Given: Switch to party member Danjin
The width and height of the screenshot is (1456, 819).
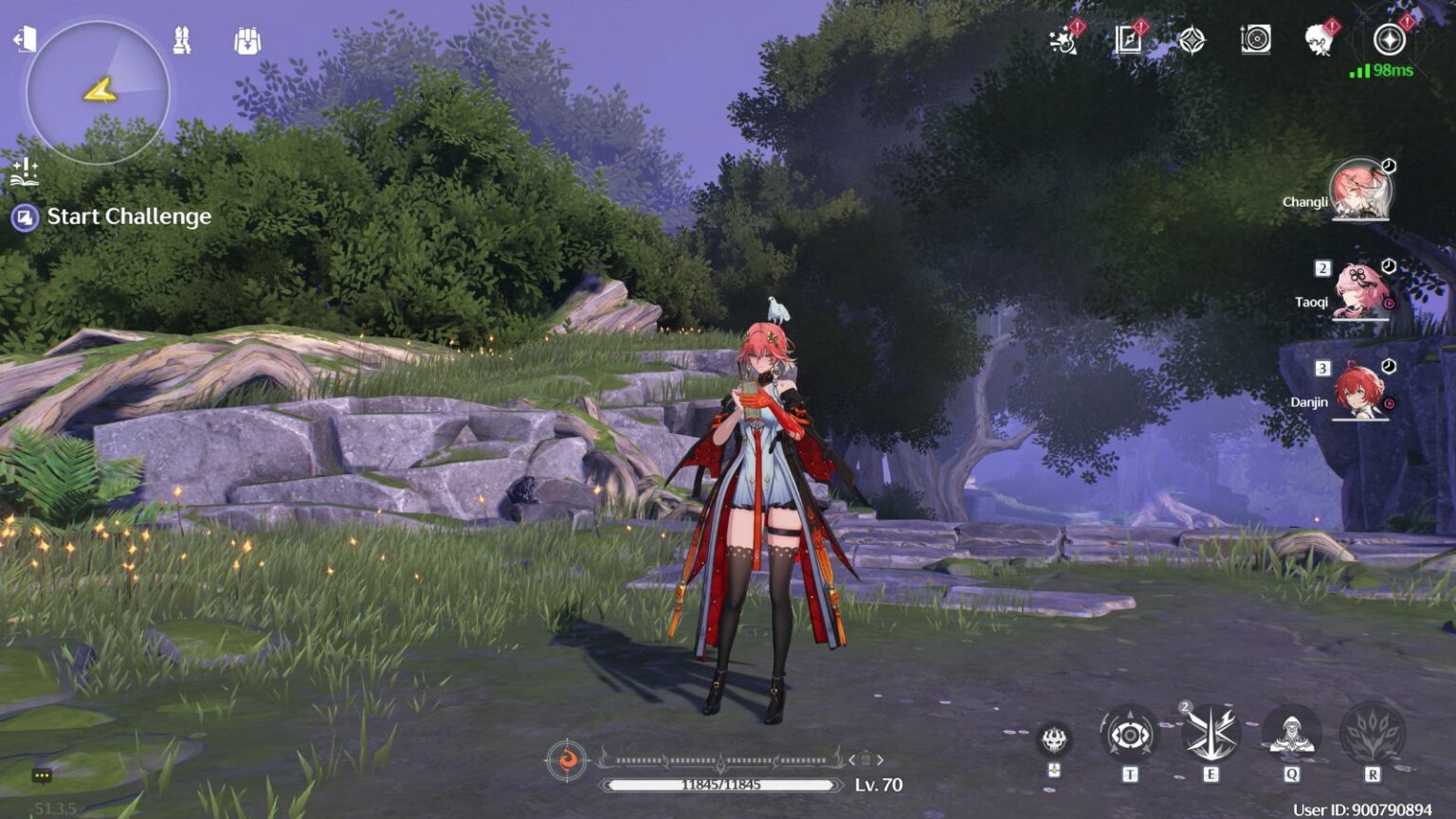Looking at the screenshot, I should coord(1359,391).
